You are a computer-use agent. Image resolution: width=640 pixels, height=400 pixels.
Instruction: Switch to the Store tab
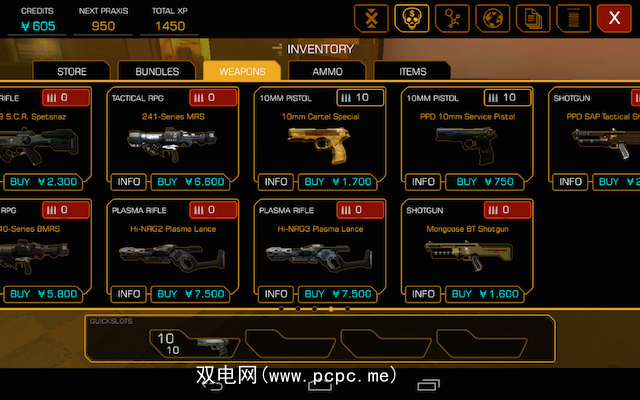click(72, 71)
